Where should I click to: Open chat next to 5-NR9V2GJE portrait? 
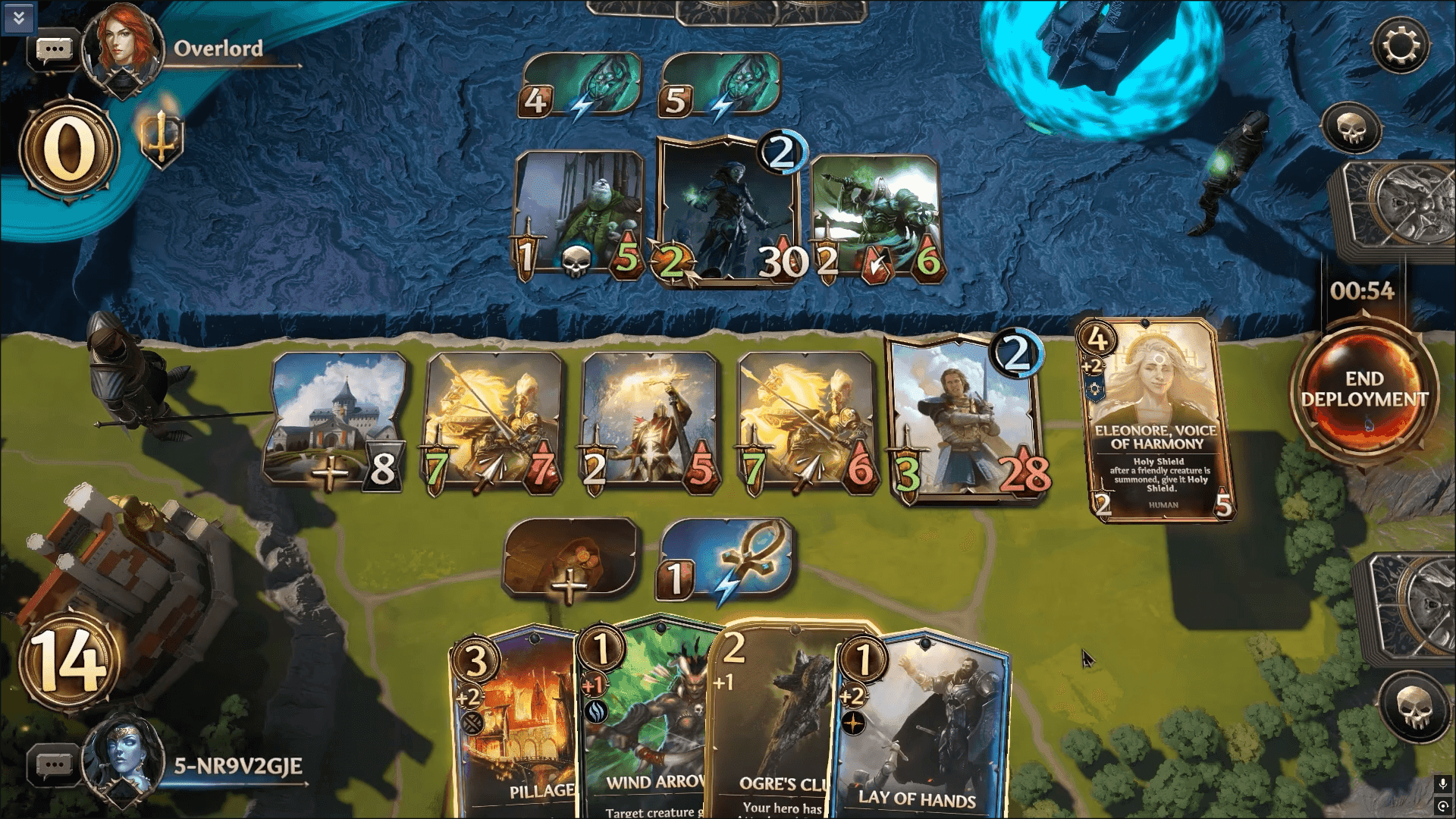click(54, 764)
